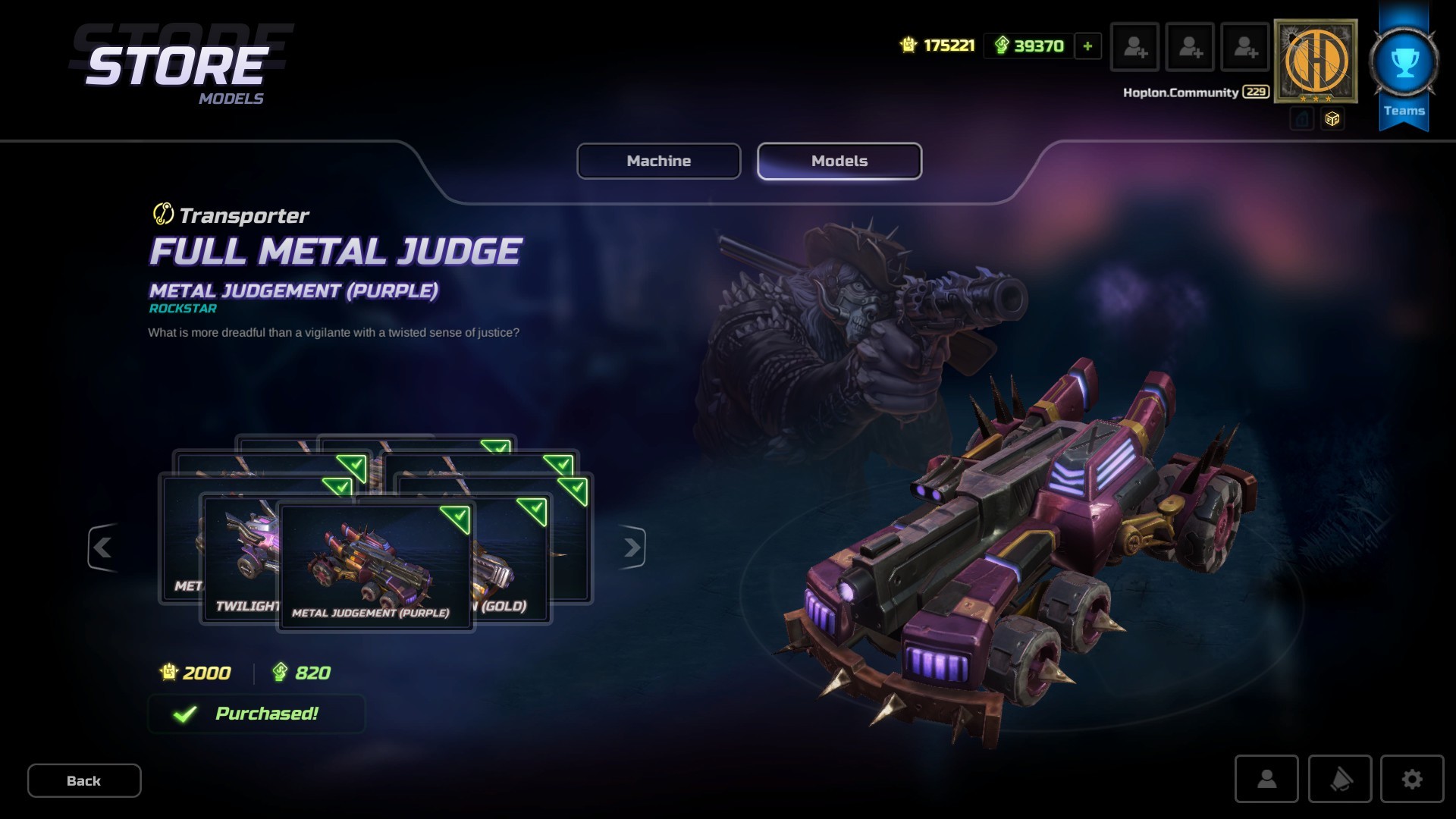Image resolution: width=1456 pixels, height=819 pixels.
Task: Switch to the Machine tab
Action: (x=658, y=161)
